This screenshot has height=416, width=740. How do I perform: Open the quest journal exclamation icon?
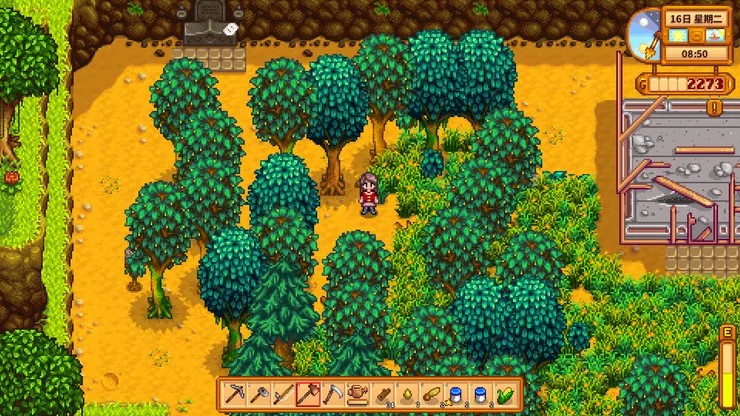point(714,107)
